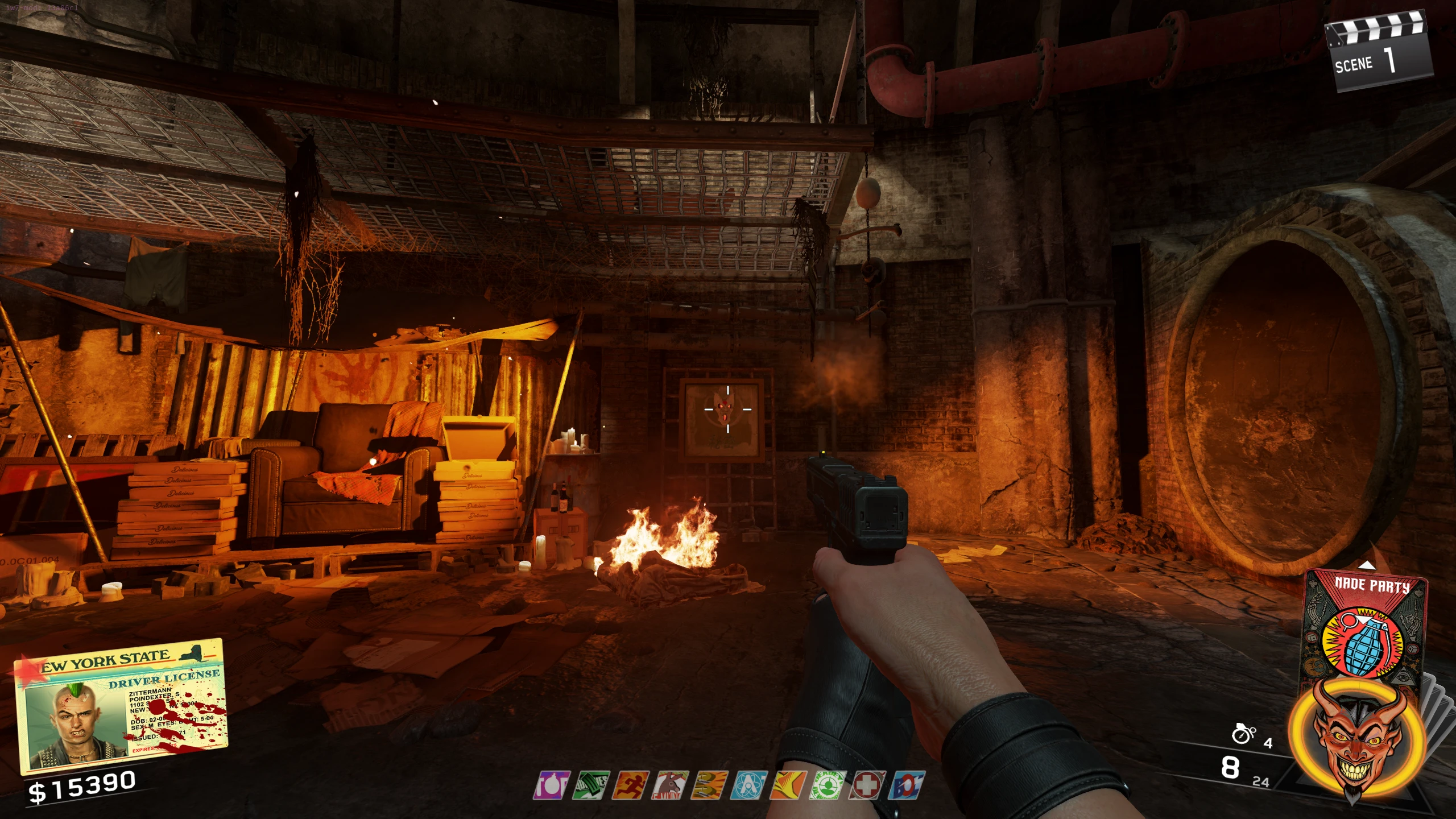The image size is (1456, 819).
Task: Select the Deadeye Dewdrops crosshair perk
Action: click(829, 785)
